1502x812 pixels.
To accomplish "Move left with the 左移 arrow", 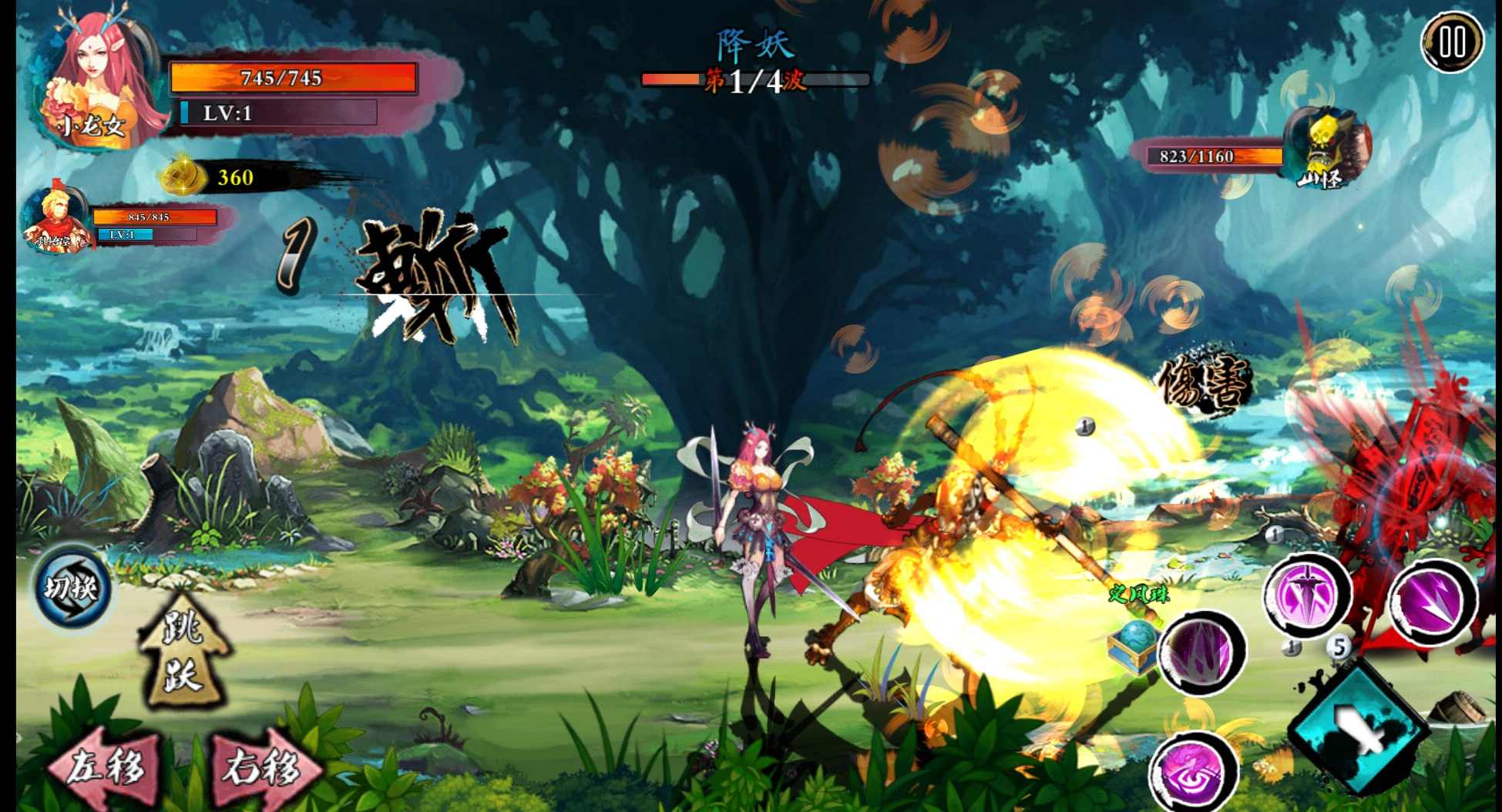I will click(x=105, y=767).
